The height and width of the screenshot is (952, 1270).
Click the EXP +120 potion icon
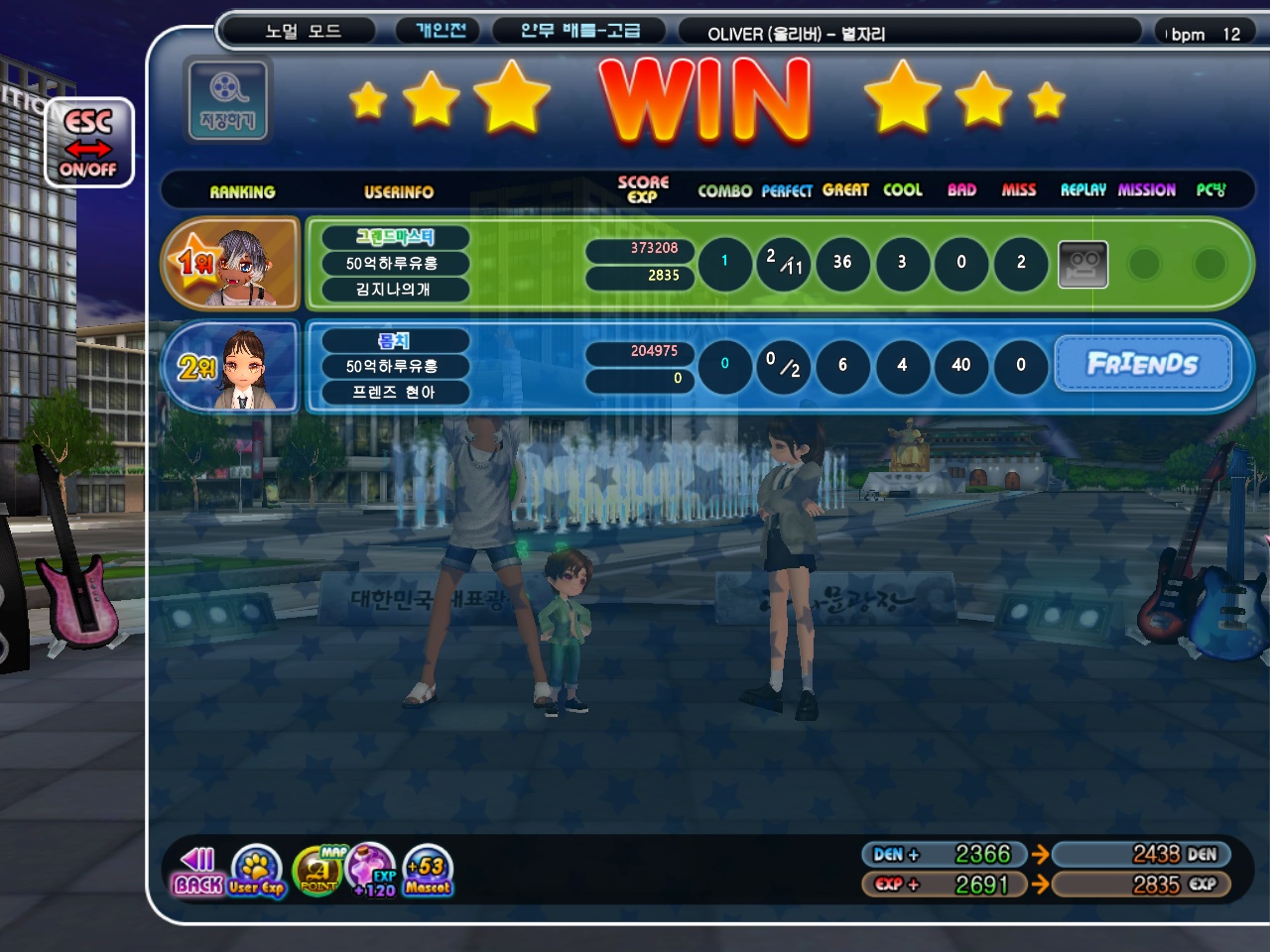pos(373,871)
